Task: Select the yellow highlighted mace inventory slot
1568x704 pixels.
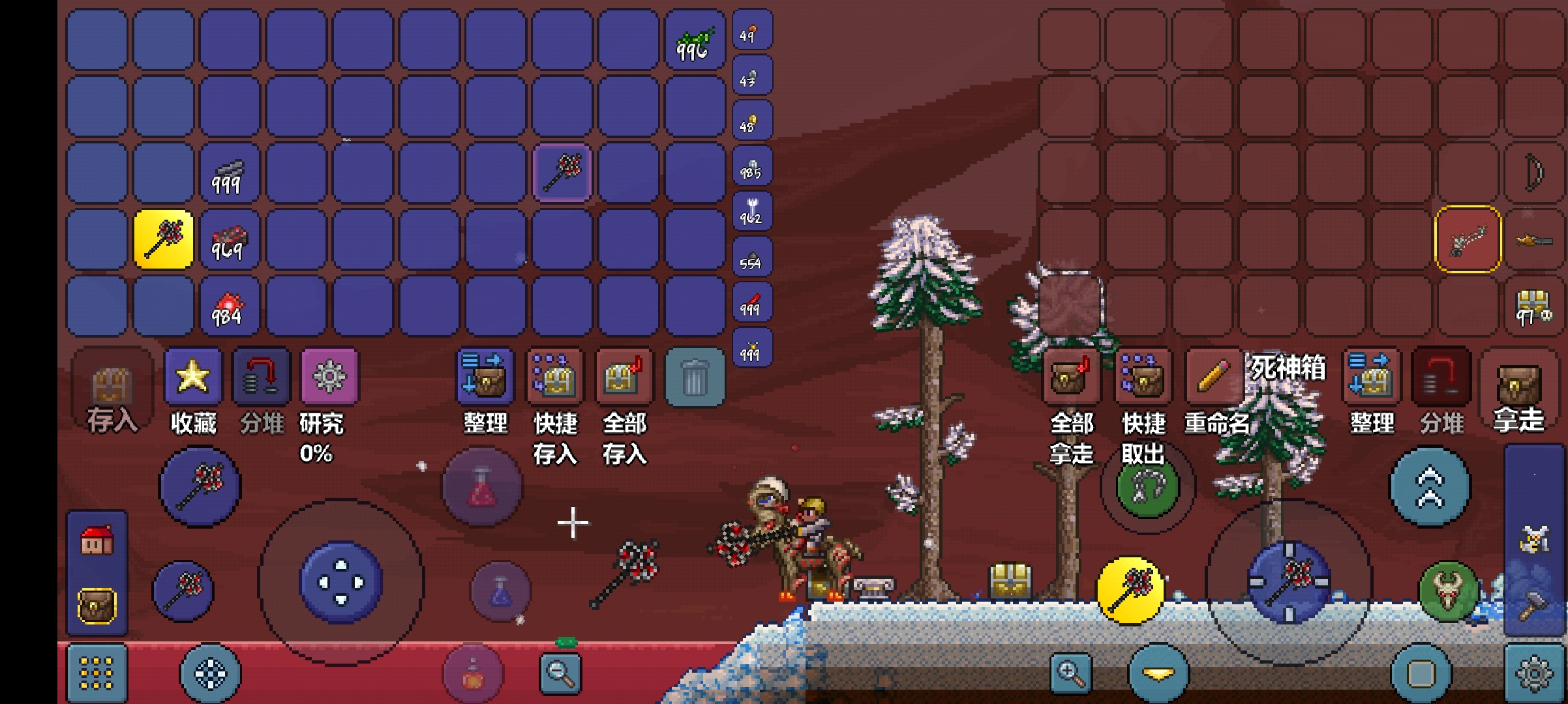Action: coord(163,239)
